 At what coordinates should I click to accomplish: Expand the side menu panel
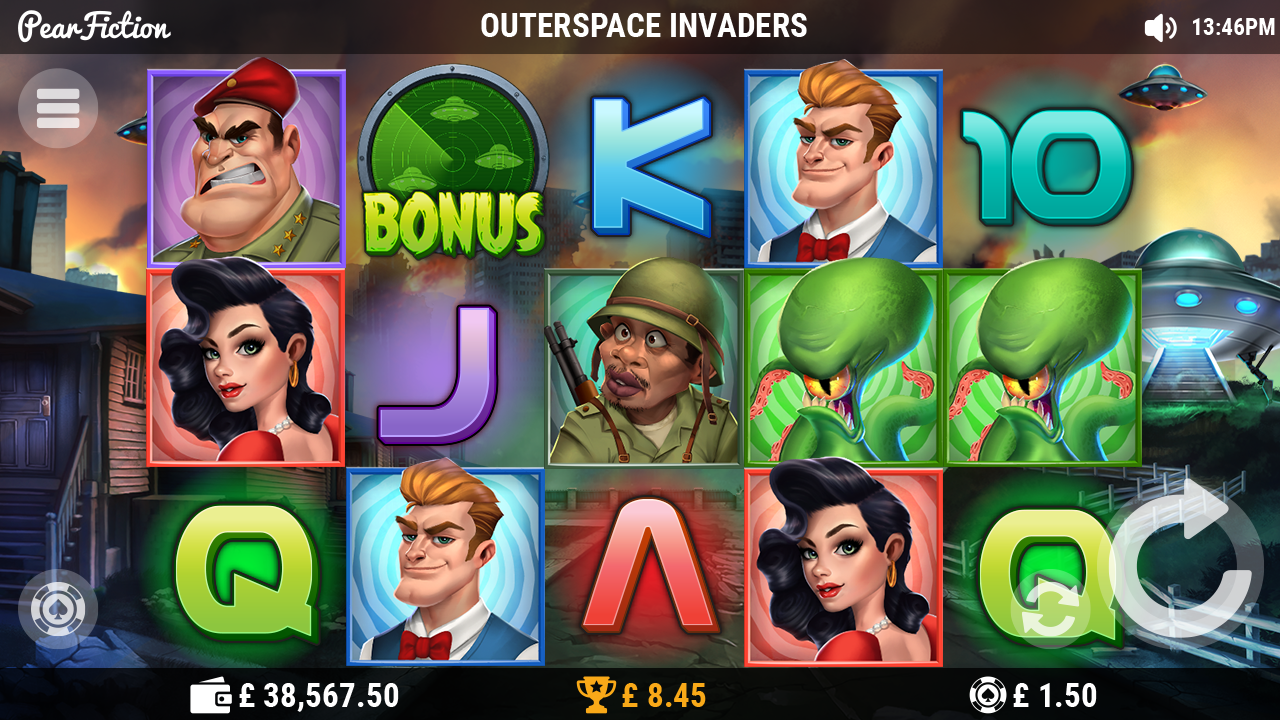pos(57,107)
